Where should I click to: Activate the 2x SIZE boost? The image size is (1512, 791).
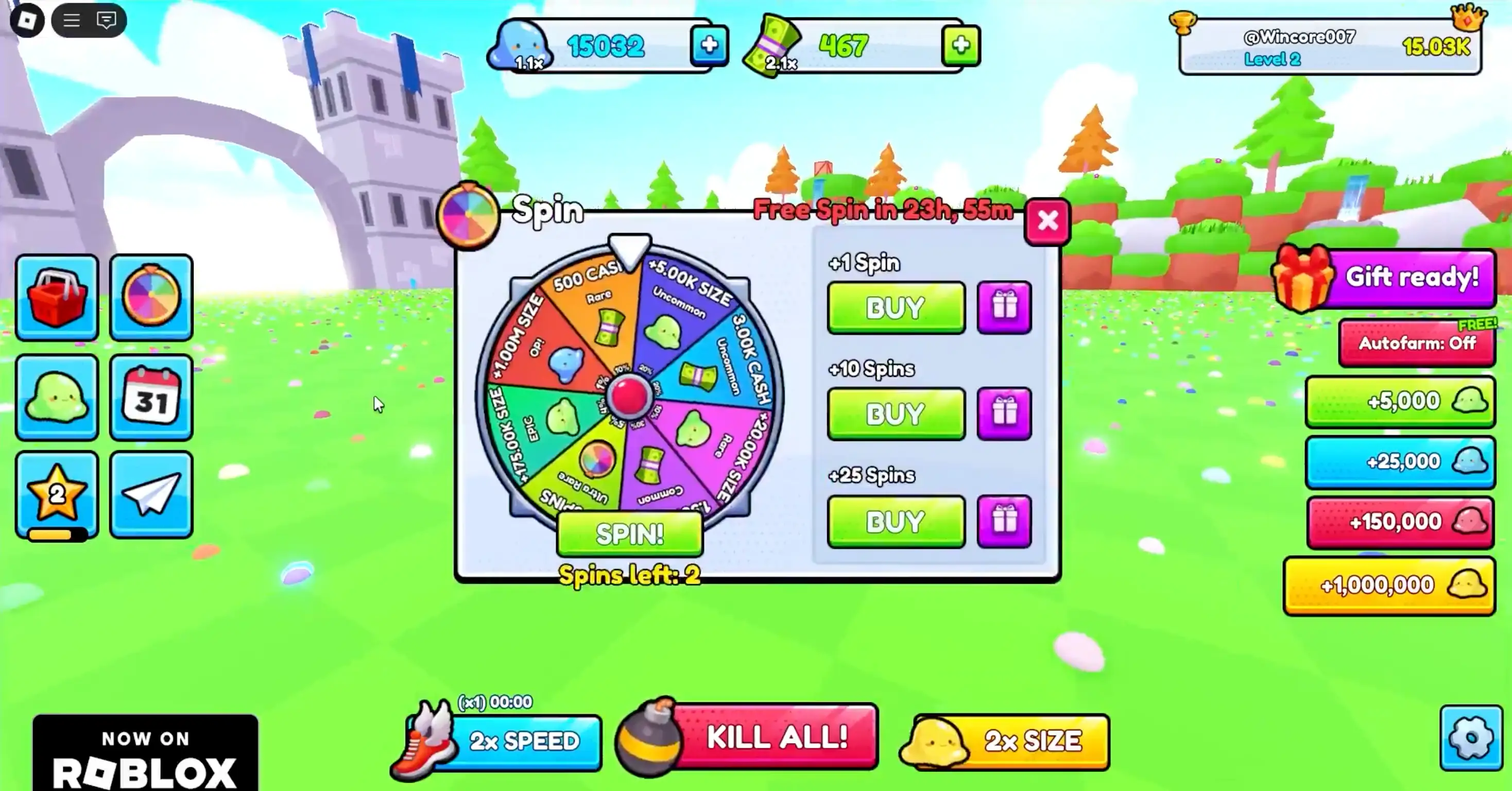tap(1021, 741)
